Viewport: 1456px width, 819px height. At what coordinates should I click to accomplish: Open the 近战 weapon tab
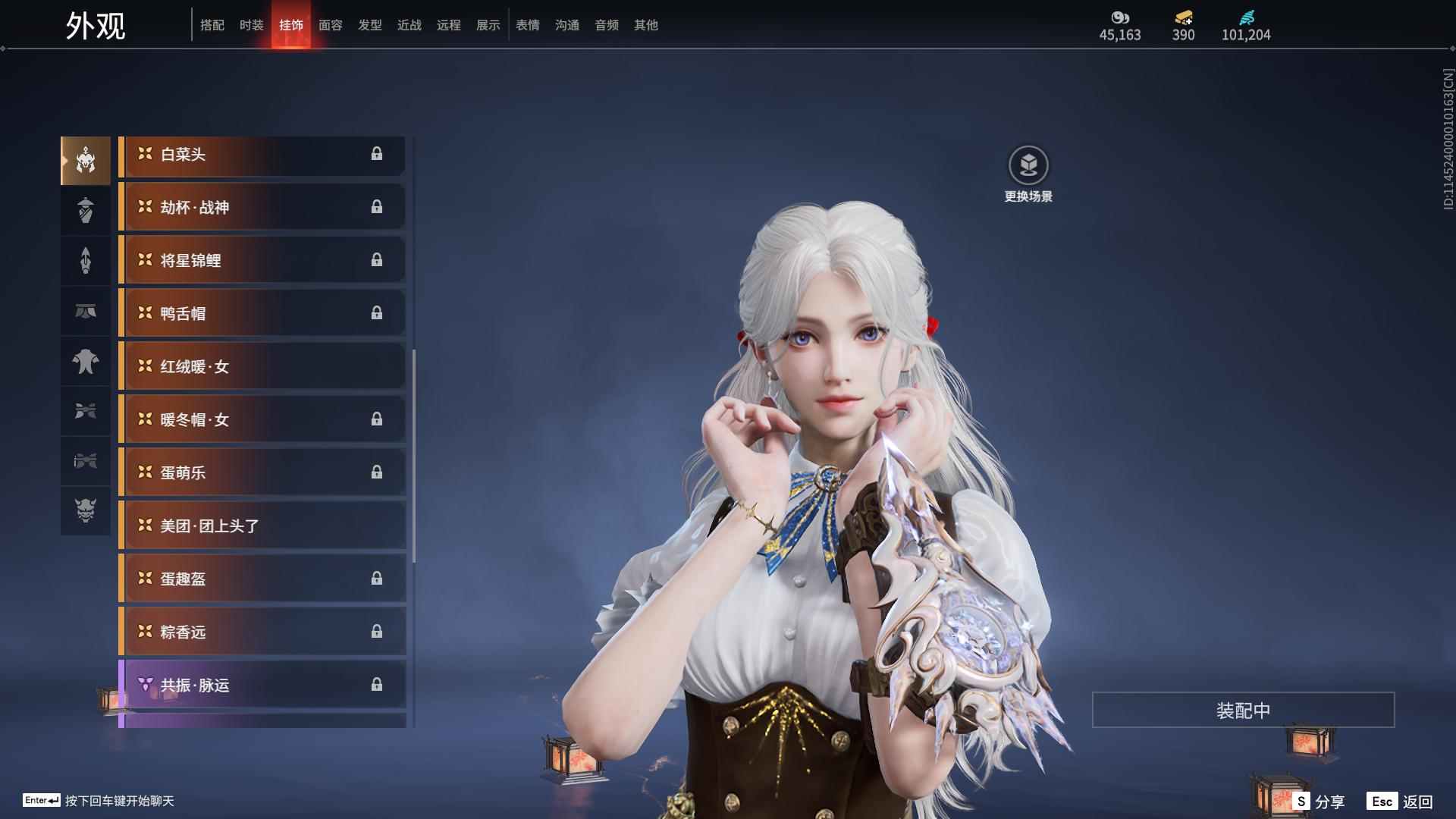pos(409,25)
